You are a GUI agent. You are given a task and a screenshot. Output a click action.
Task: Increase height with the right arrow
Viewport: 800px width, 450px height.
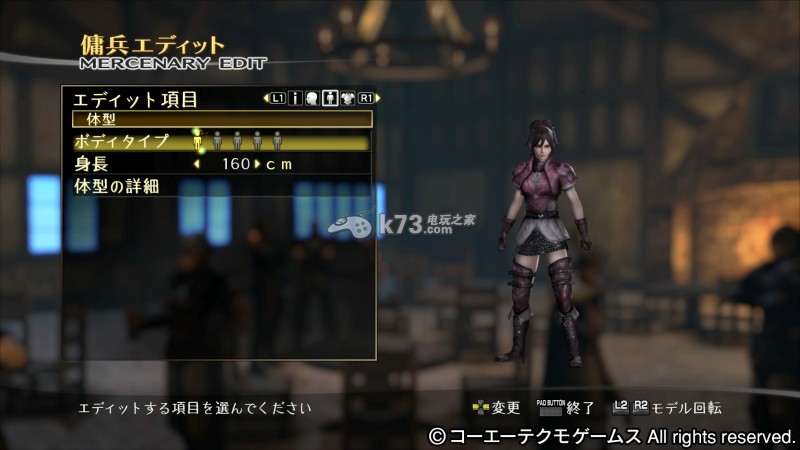click(x=257, y=164)
